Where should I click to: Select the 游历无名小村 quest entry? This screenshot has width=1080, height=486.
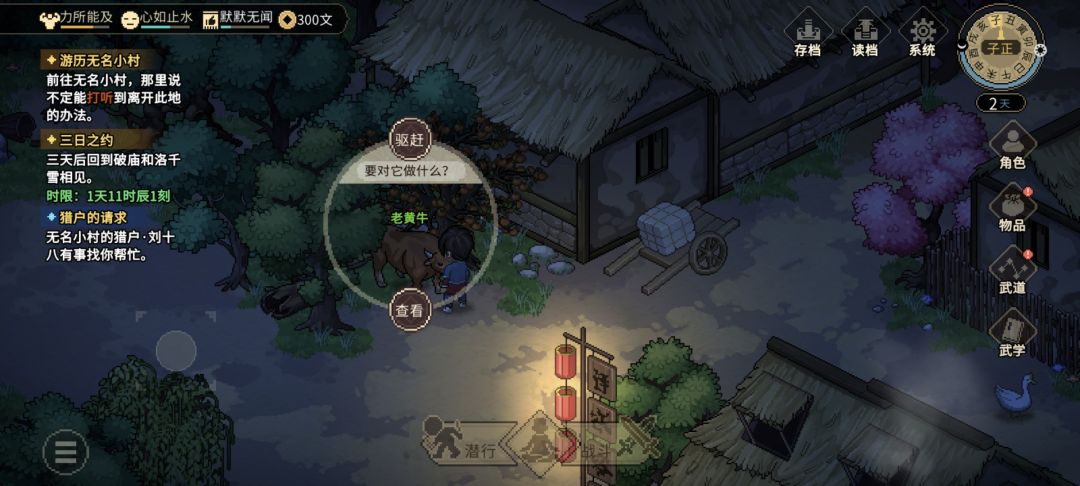[x=90, y=60]
